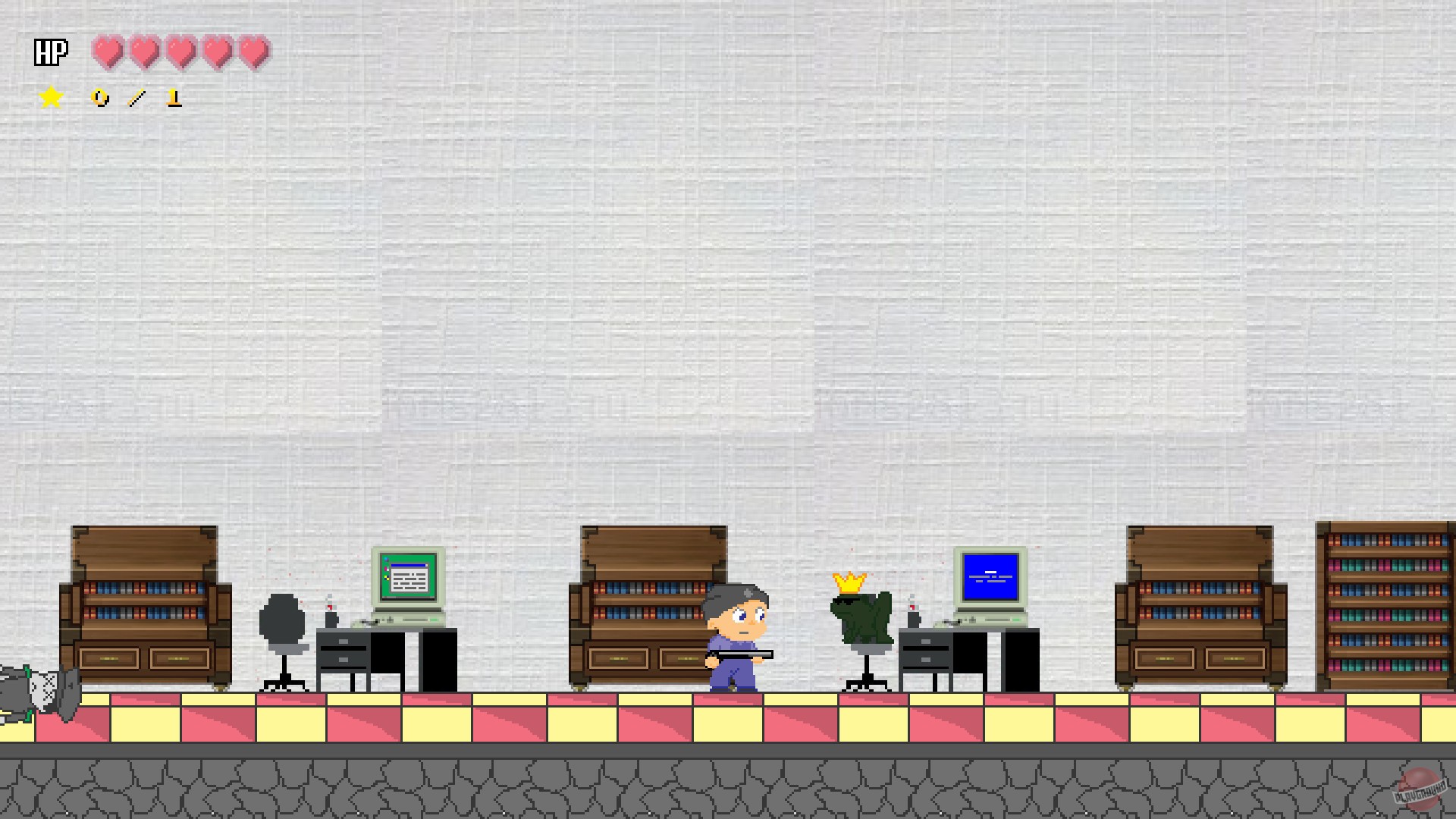Click the first pink heart in the HP bar
This screenshot has height=819, width=1456.
pyautogui.click(x=106, y=52)
